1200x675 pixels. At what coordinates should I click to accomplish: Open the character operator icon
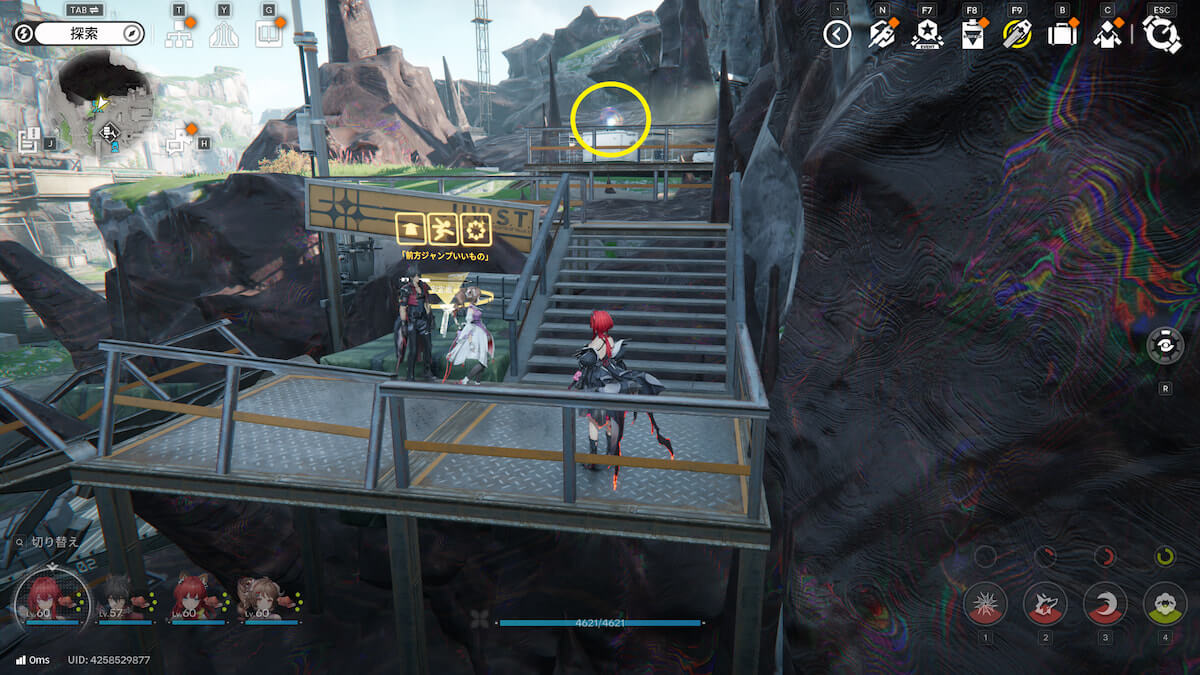coord(1106,35)
